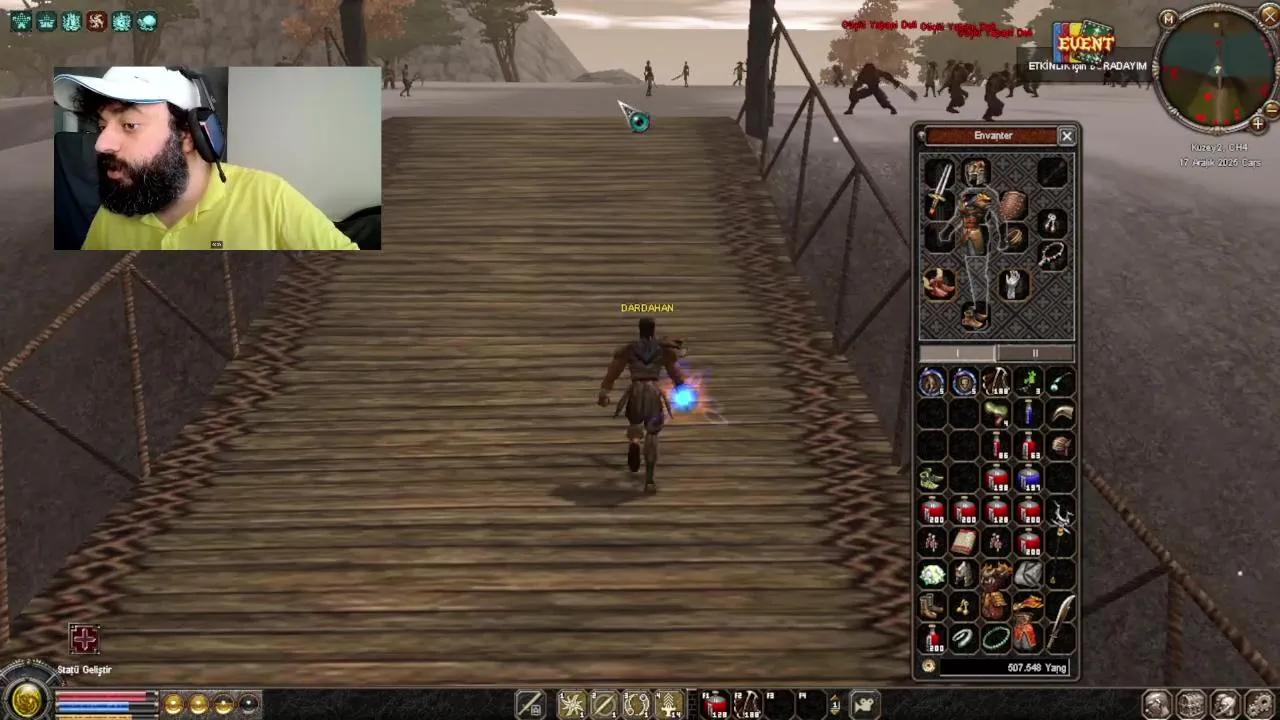This screenshot has width=1280, height=720.
Task: Switch to inventory tab I
Action: pyautogui.click(x=958, y=353)
